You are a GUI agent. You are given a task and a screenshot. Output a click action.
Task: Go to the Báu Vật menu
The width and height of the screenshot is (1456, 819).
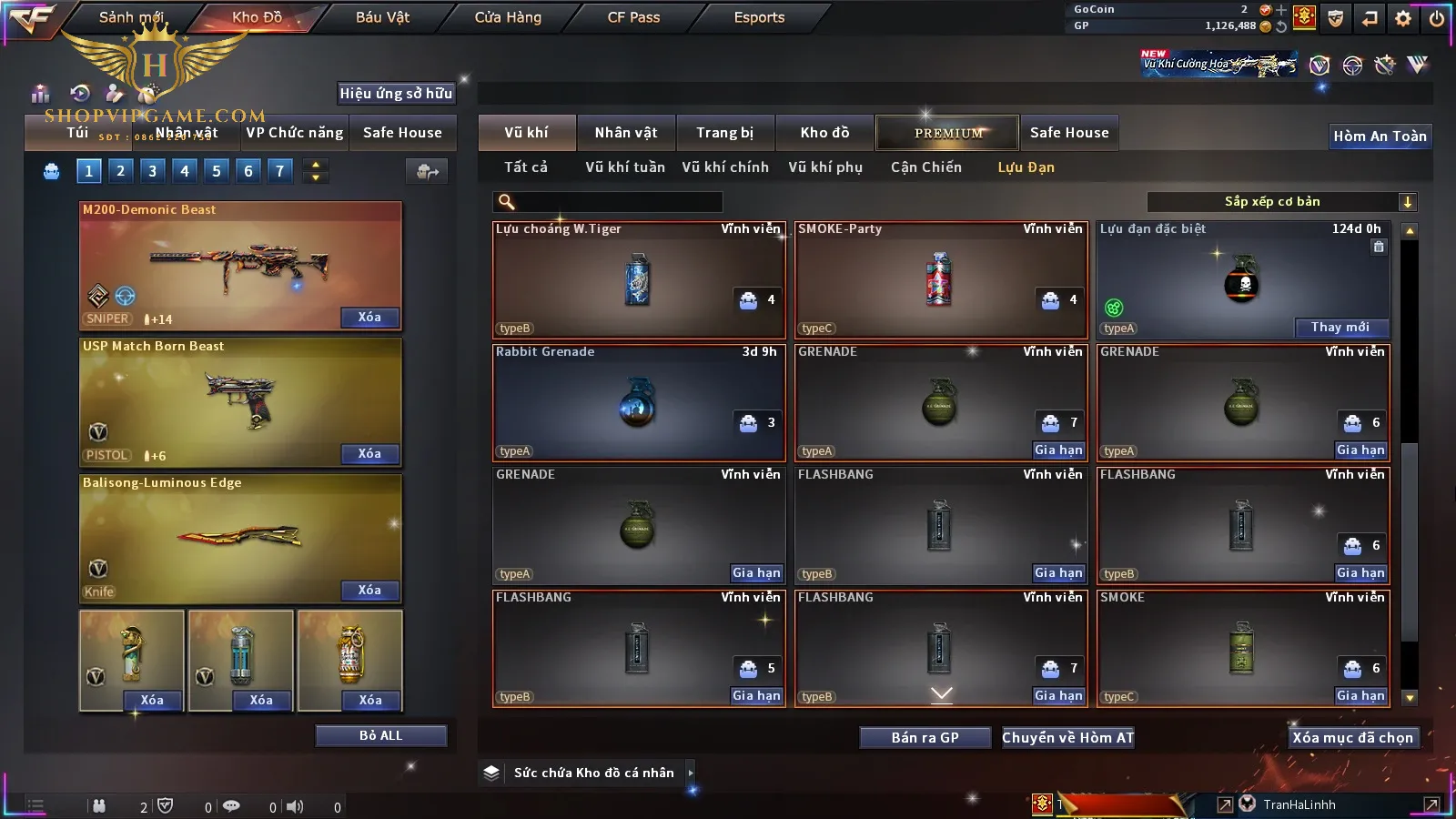[x=382, y=17]
